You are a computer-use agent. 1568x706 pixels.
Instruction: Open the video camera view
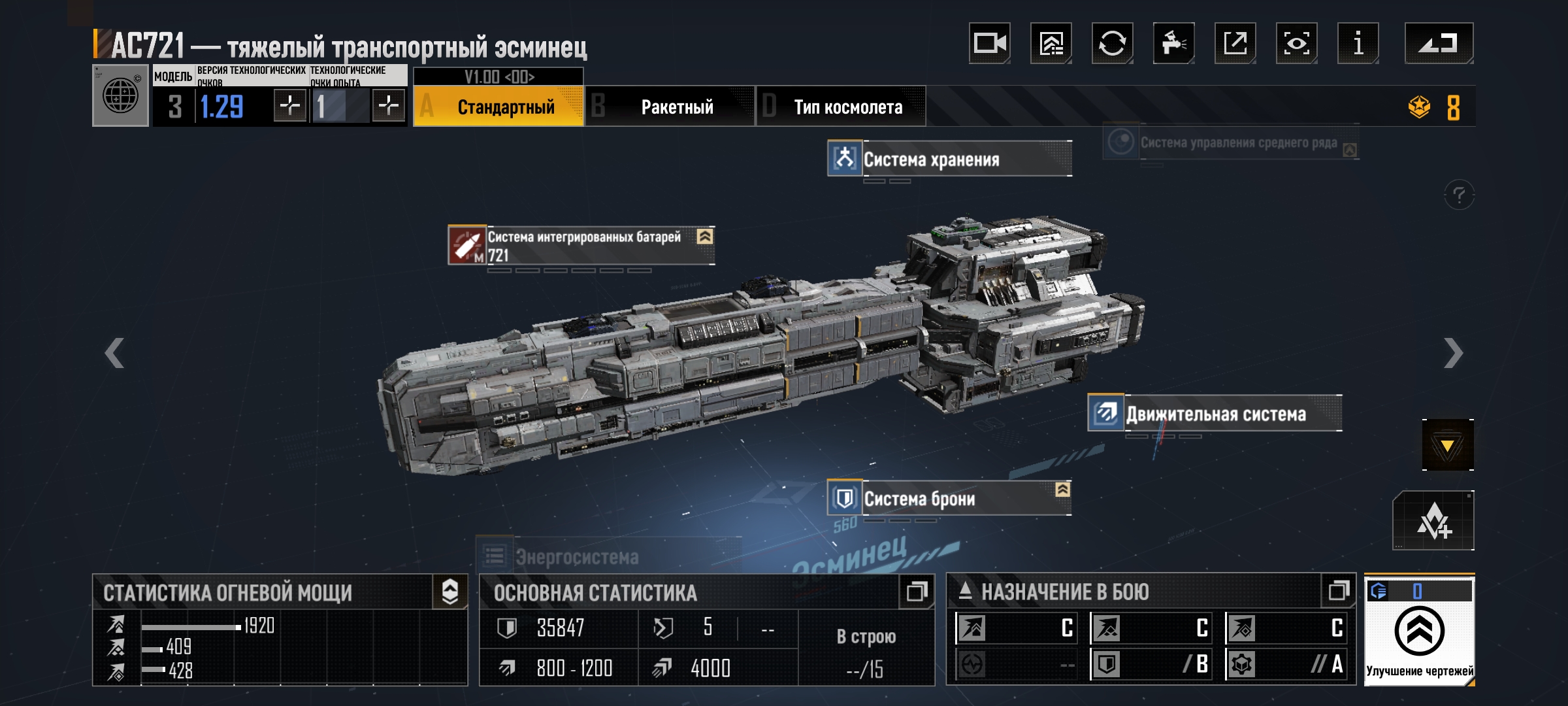tap(989, 44)
